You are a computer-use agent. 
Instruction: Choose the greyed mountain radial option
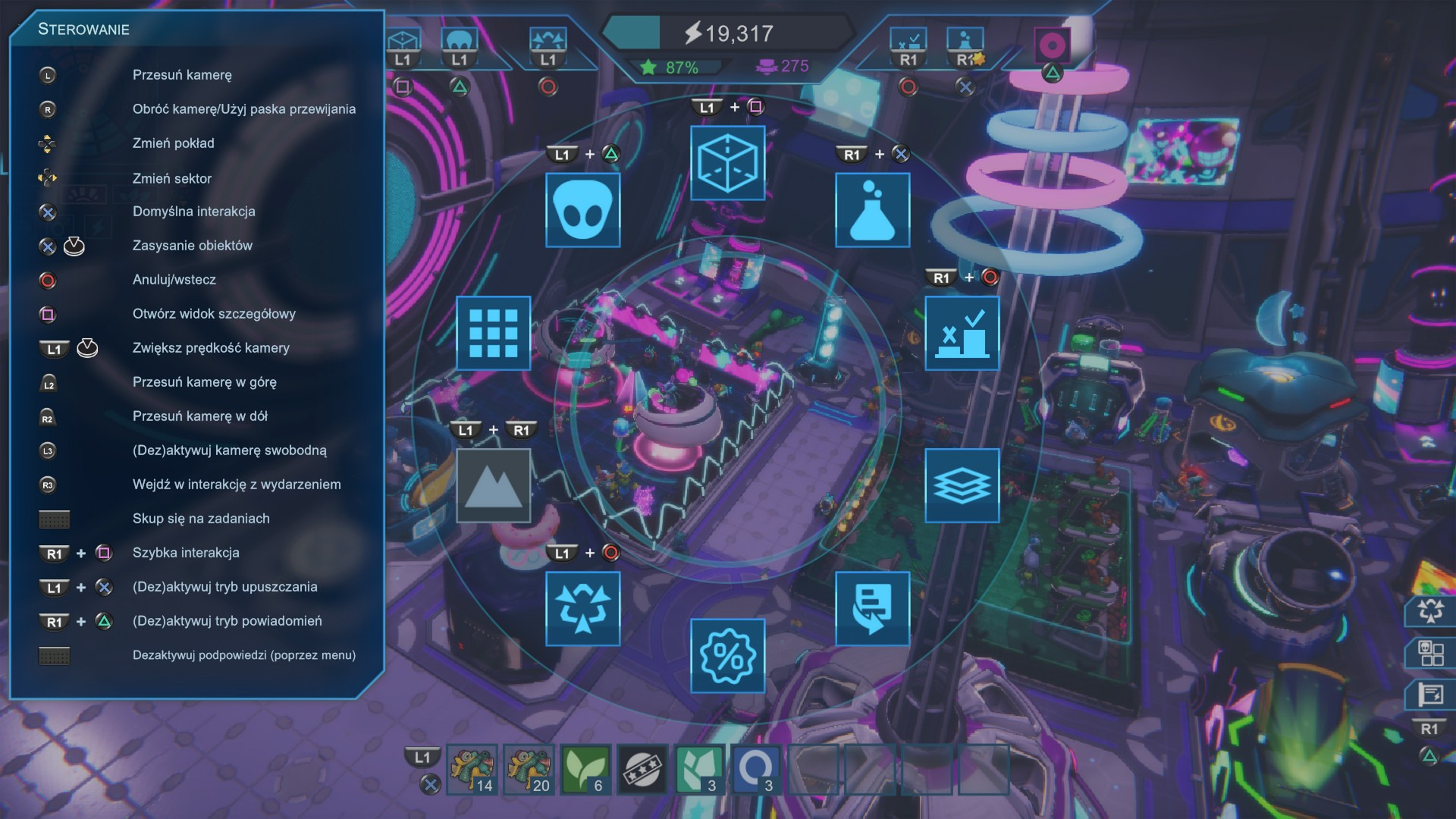(x=493, y=485)
